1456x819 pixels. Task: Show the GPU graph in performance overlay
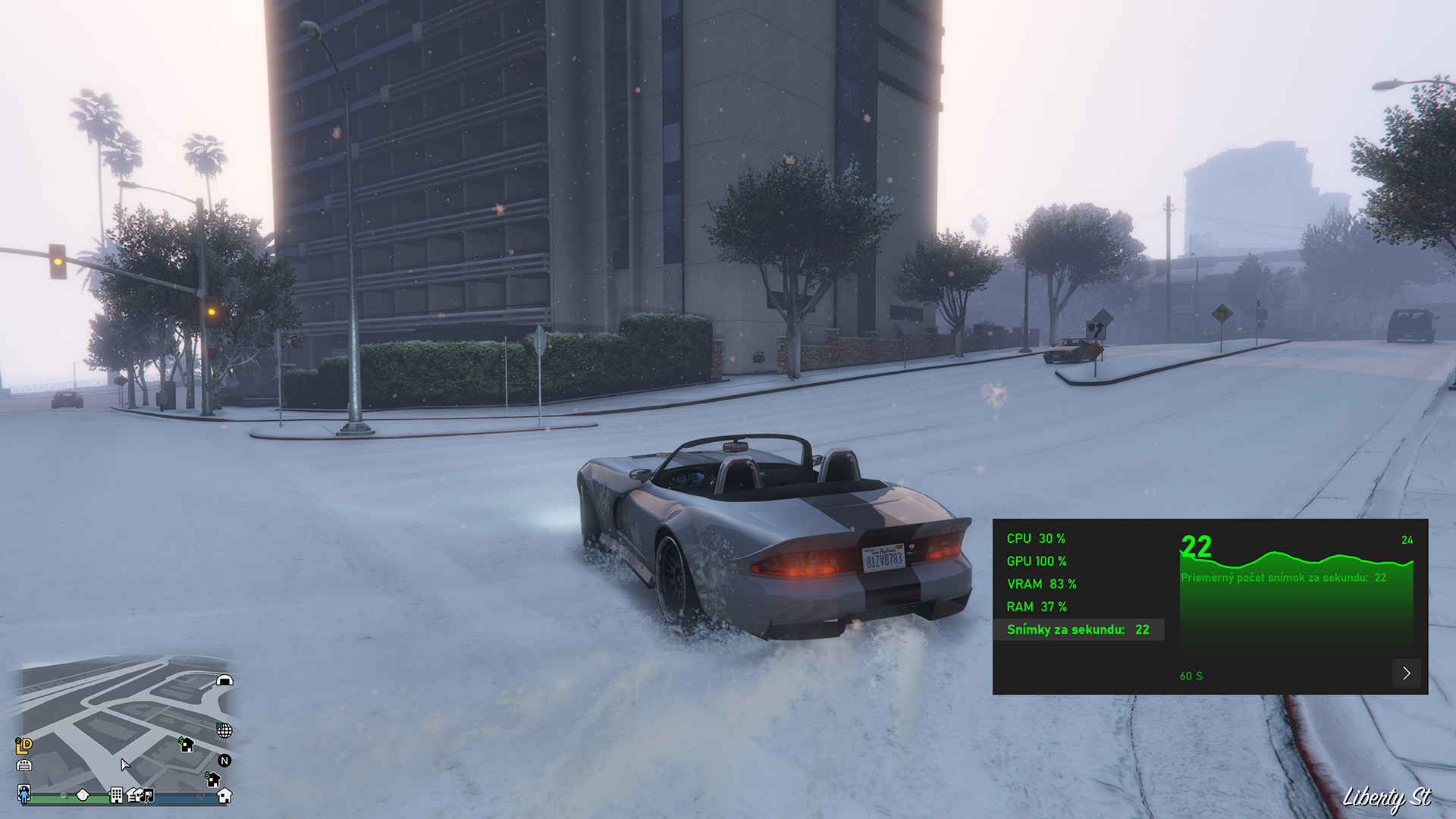pos(1036,561)
